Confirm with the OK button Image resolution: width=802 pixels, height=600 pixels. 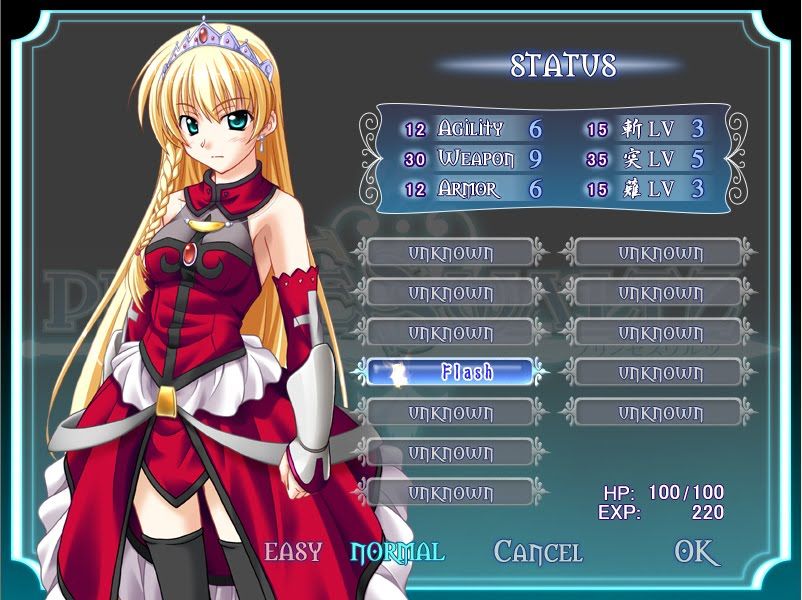[x=696, y=552]
